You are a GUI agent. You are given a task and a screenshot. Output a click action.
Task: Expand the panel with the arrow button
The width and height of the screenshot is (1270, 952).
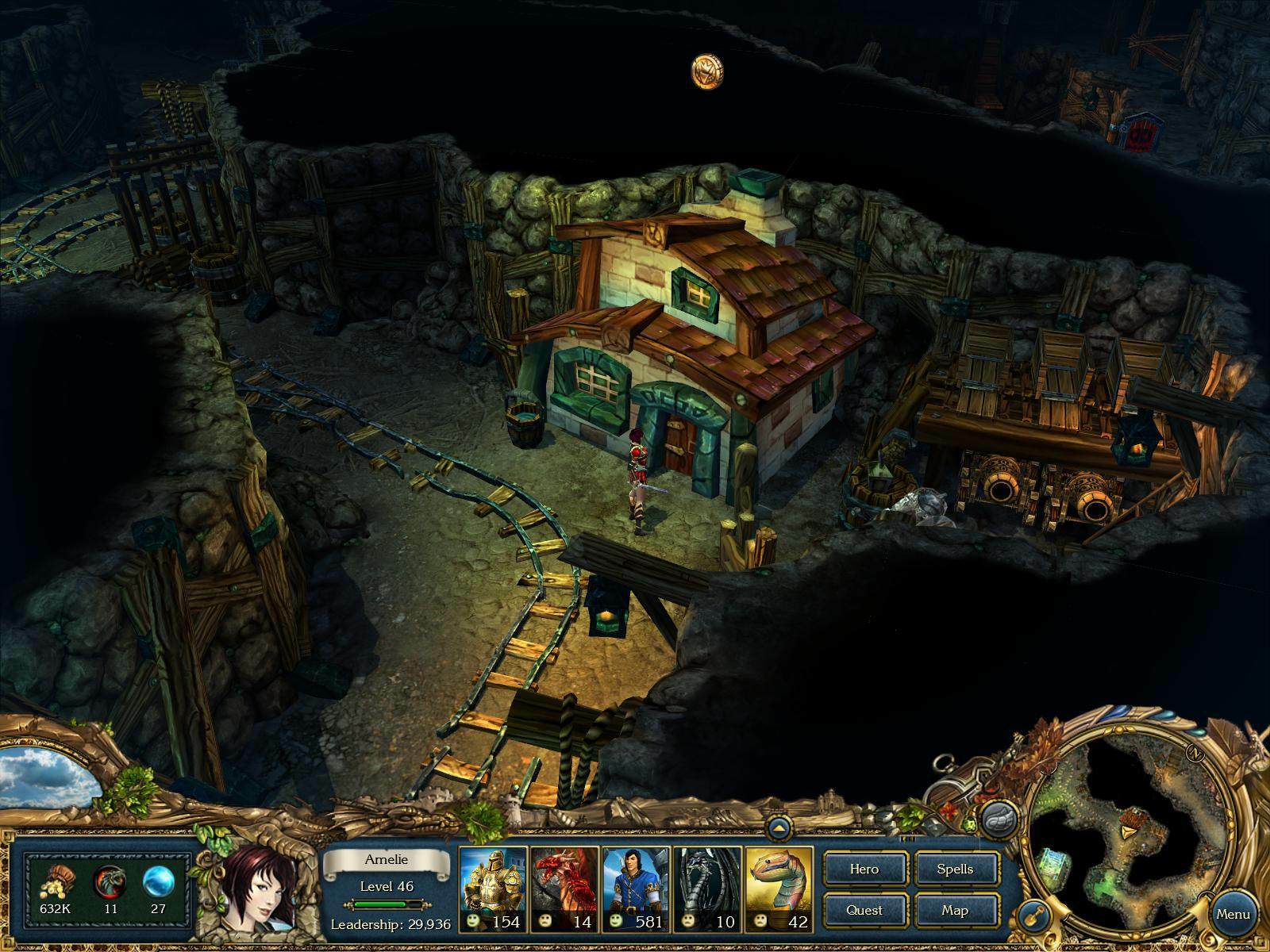(x=779, y=828)
